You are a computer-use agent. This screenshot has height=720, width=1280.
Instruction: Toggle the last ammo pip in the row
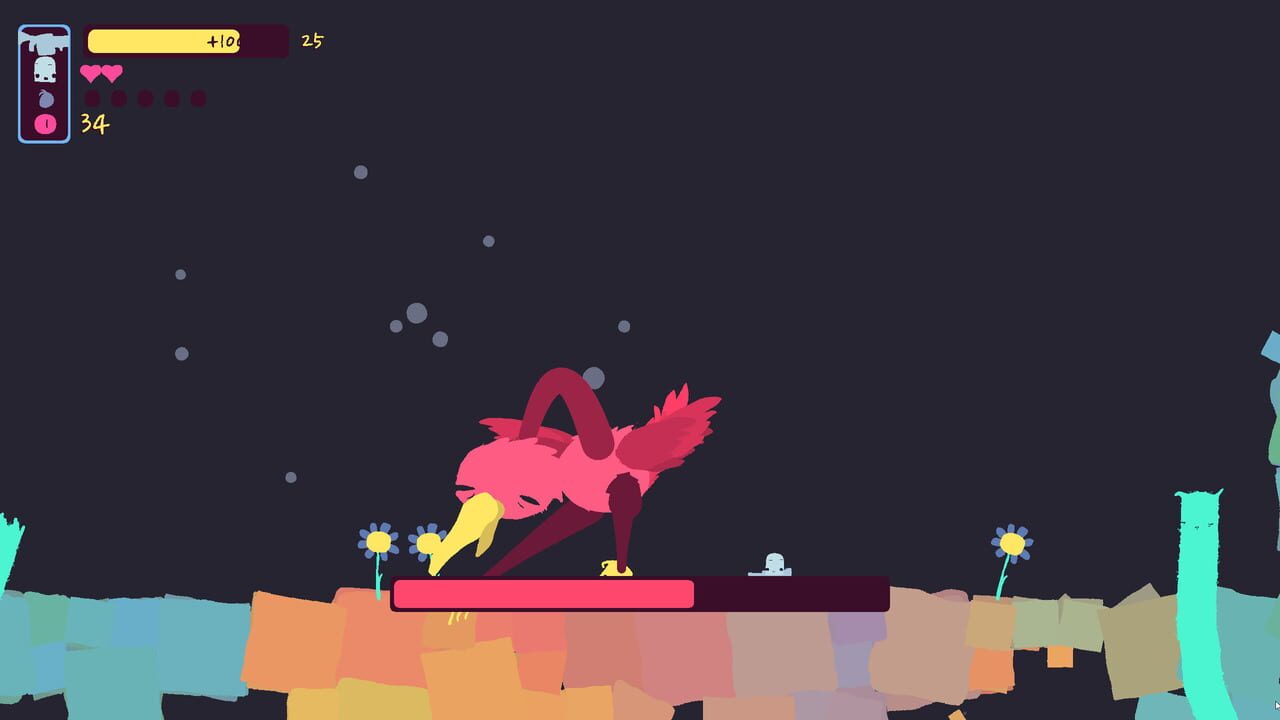coord(198,98)
